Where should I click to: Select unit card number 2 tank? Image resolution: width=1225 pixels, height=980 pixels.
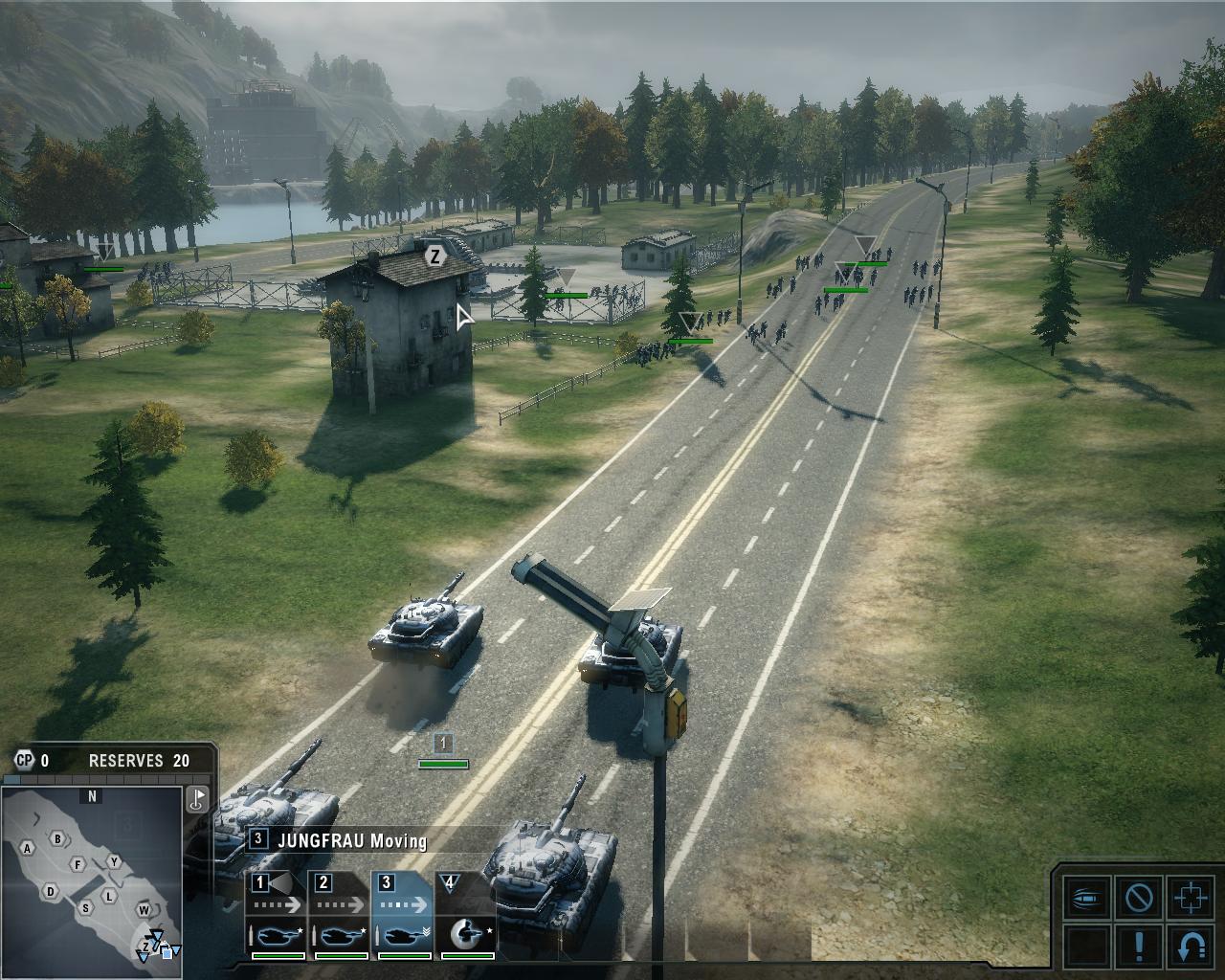pos(341,914)
